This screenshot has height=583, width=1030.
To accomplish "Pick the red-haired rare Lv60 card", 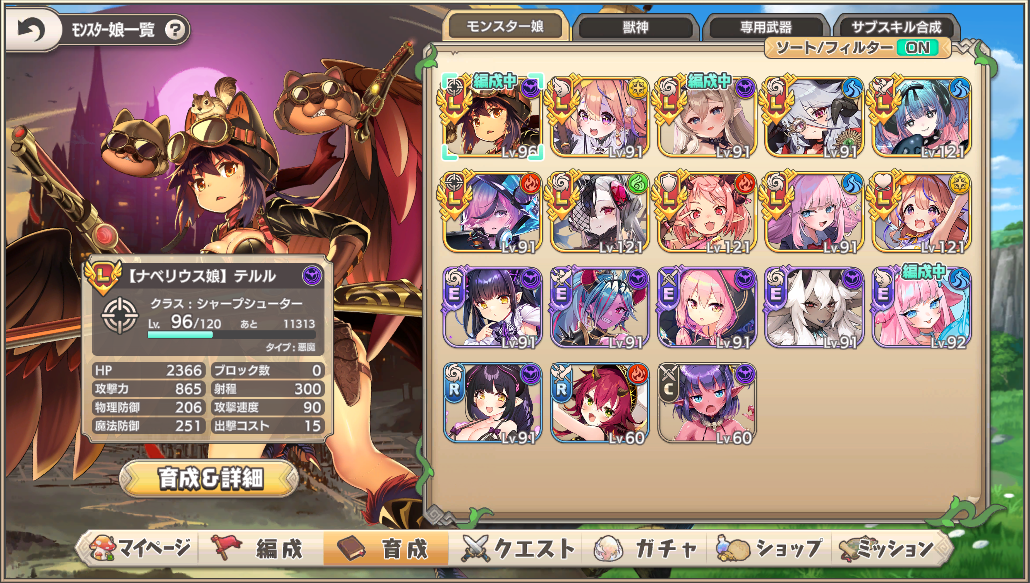I will coord(600,402).
